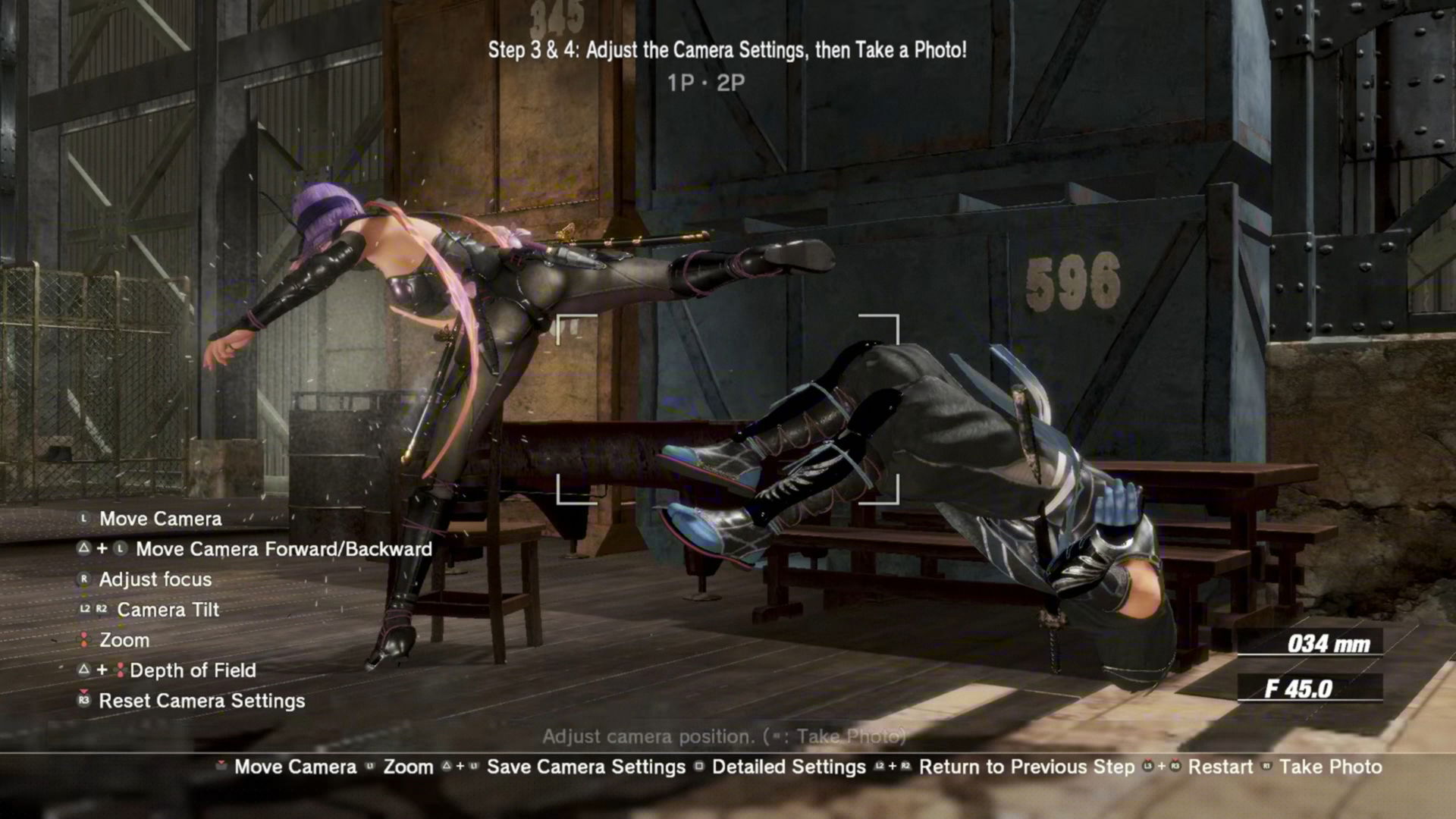
Task: Click the Restart command
Action: point(1219,767)
